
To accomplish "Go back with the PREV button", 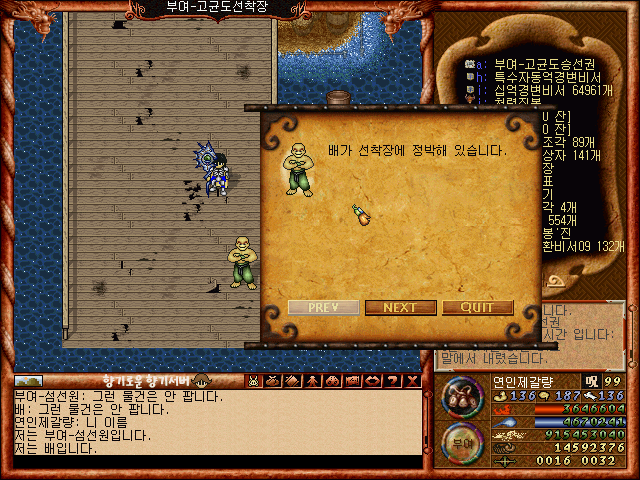I will [x=322, y=307].
